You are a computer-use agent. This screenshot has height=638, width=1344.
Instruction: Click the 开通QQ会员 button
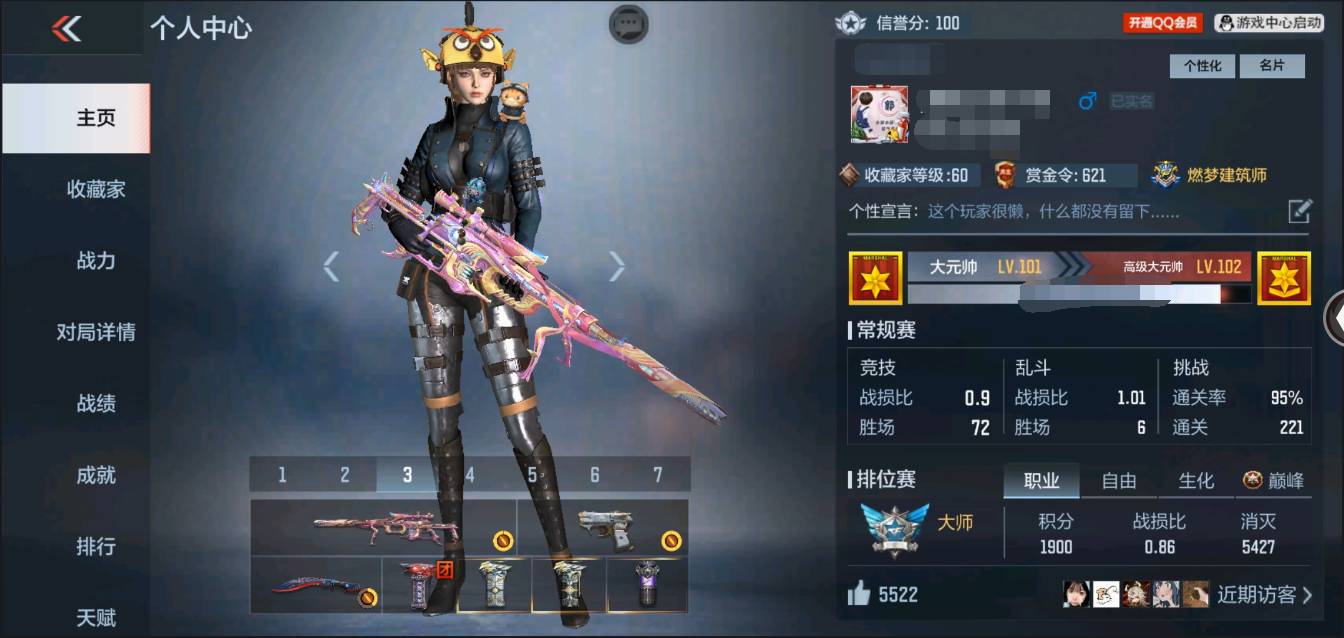(1162, 22)
